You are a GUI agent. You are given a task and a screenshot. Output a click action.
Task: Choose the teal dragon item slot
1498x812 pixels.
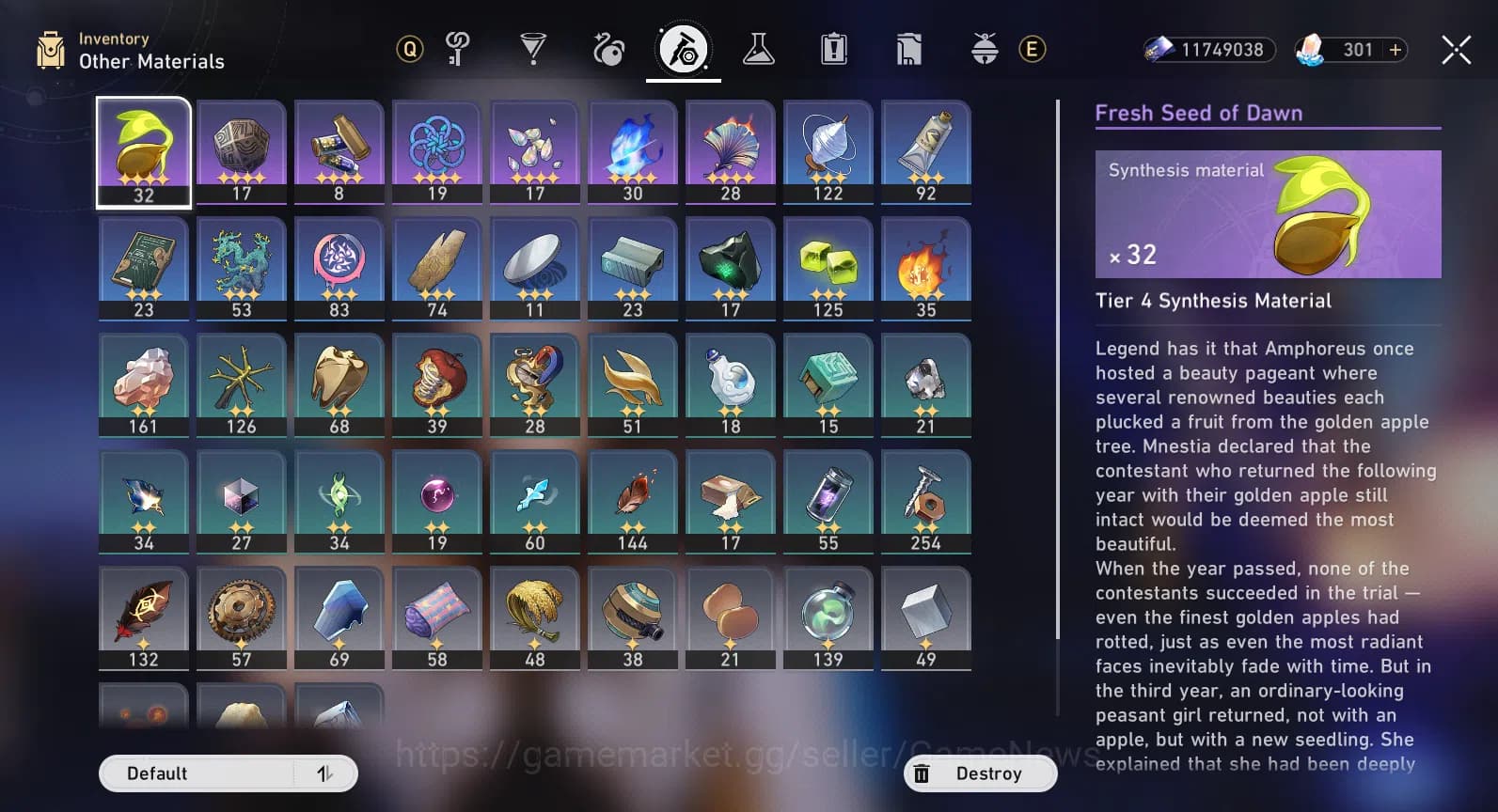tap(242, 268)
